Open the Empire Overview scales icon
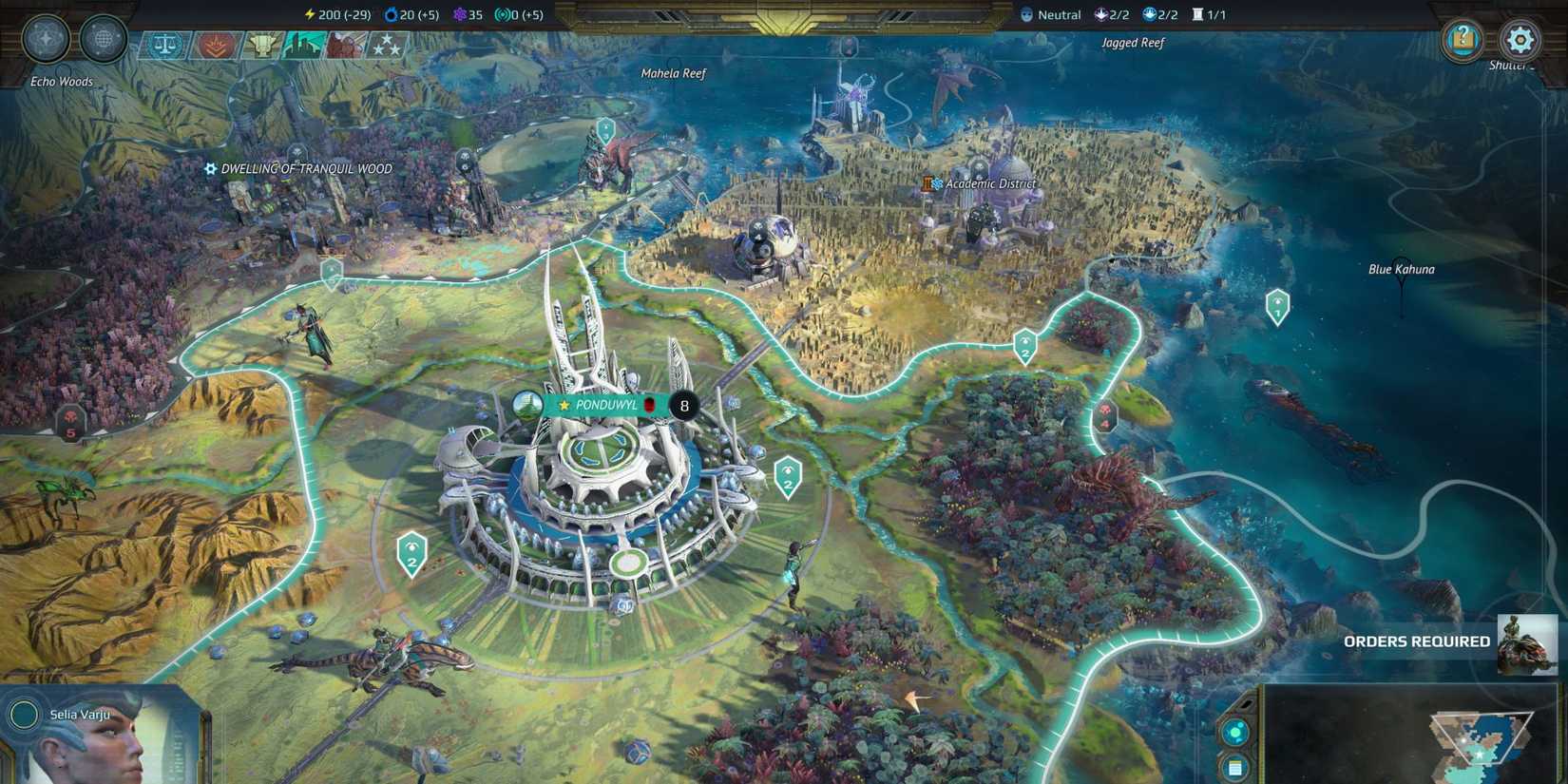 click(x=164, y=44)
